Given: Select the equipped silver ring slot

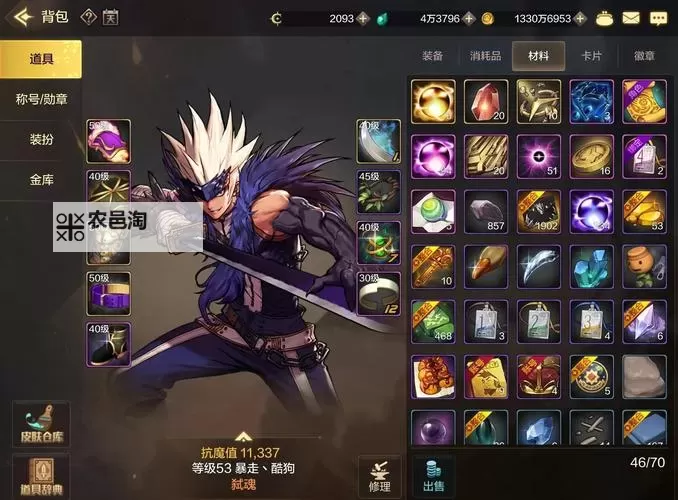Looking at the screenshot, I should click(379, 293).
